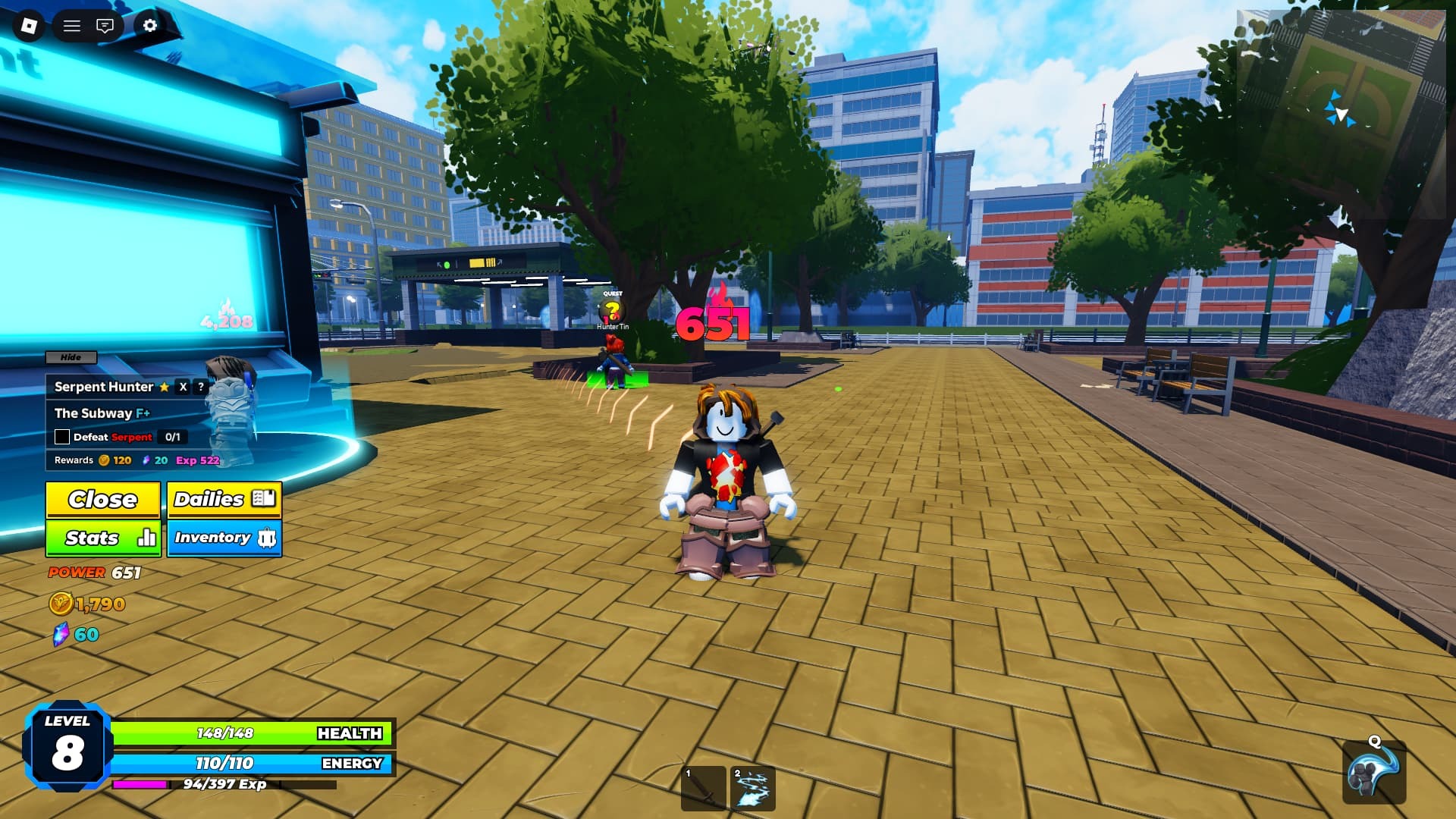Open settings via the gear icon
1456x819 pixels.
150,26
